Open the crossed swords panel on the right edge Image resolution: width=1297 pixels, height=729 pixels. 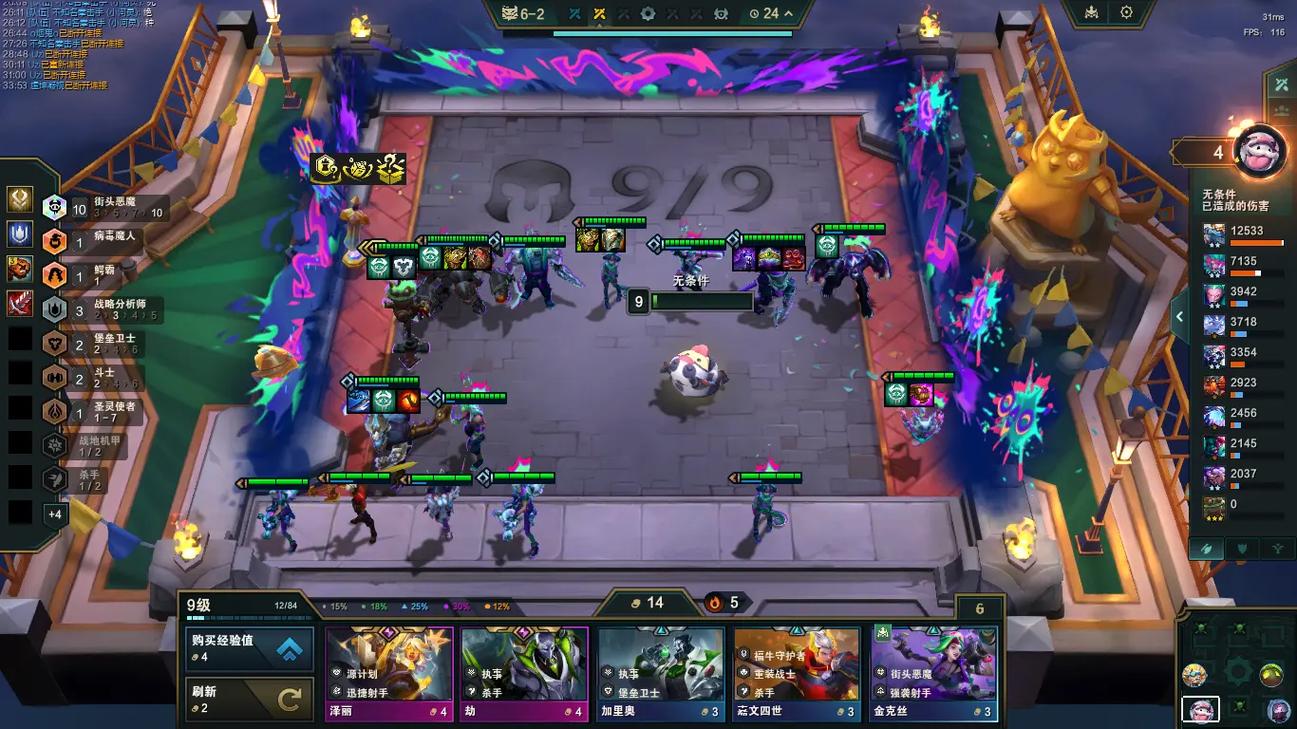pyautogui.click(x=1281, y=86)
